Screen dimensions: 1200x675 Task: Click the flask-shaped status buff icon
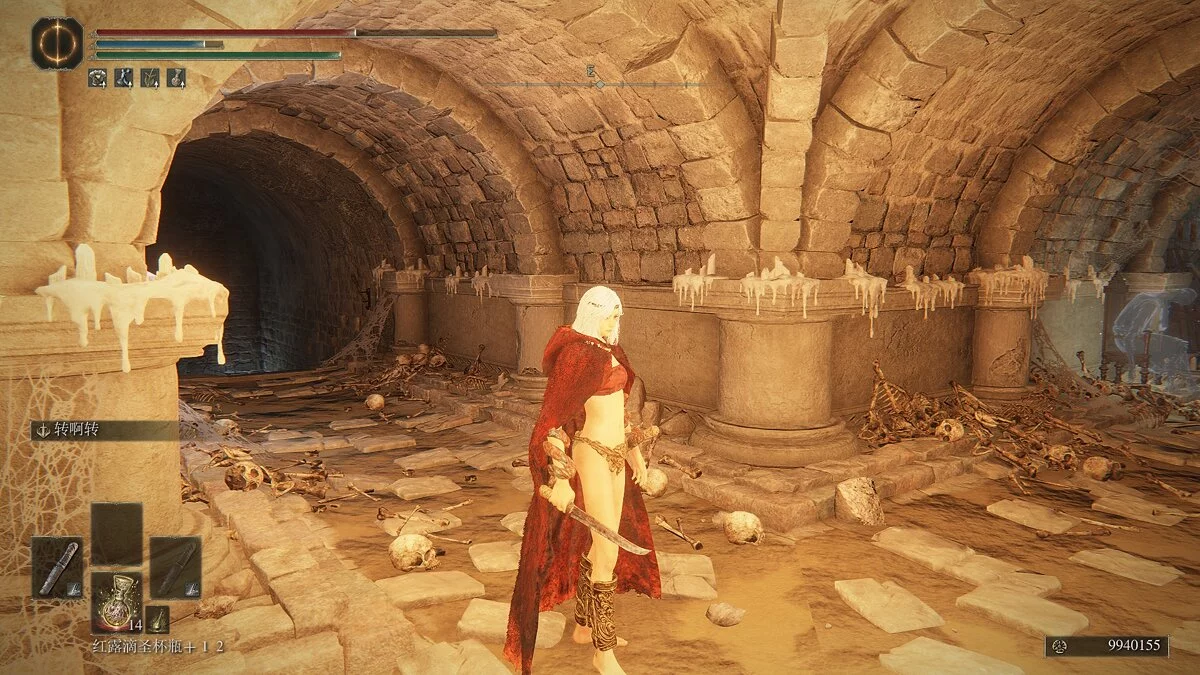point(176,76)
